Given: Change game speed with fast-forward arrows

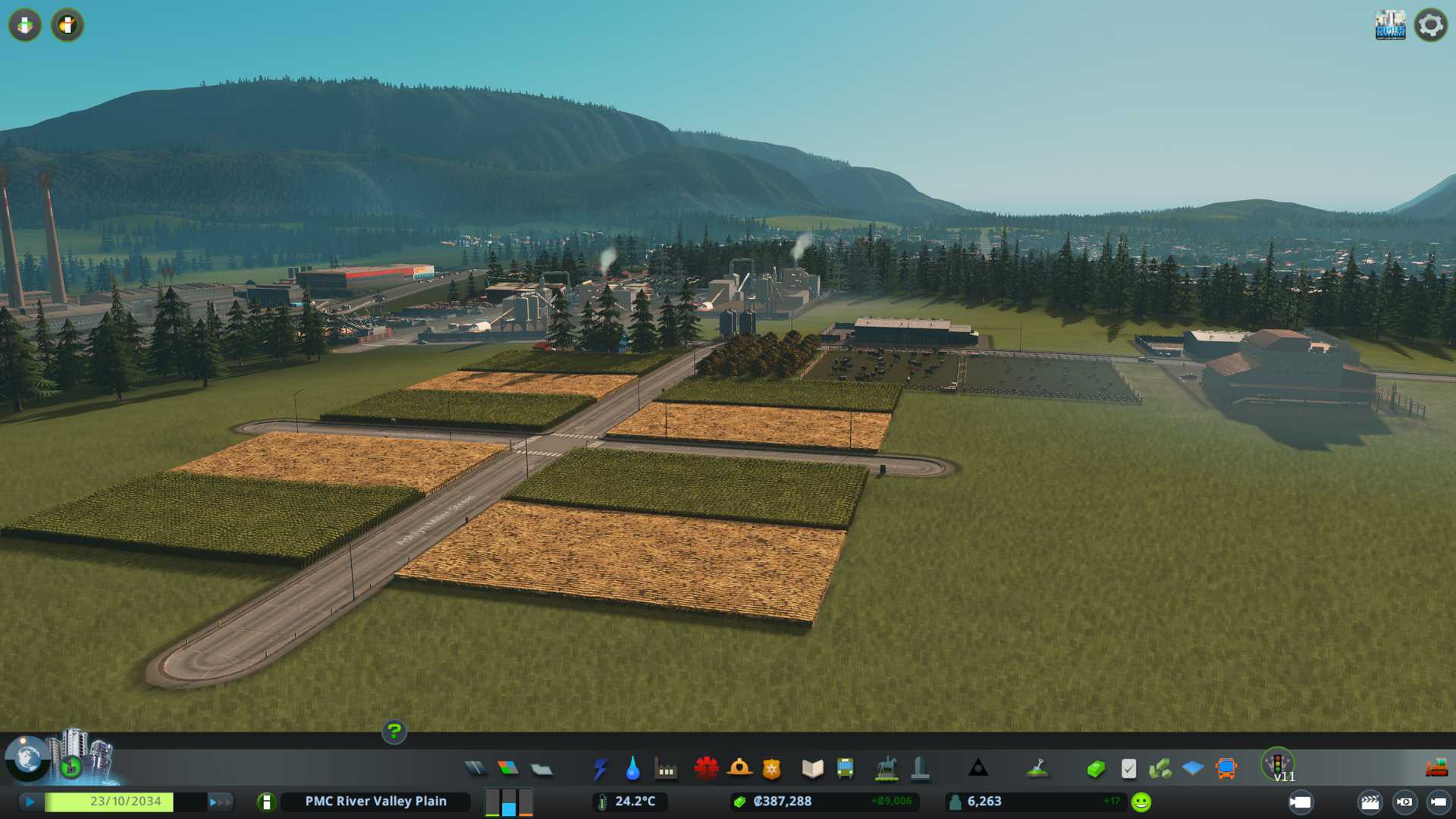Looking at the screenshot, I should point(219,802).
